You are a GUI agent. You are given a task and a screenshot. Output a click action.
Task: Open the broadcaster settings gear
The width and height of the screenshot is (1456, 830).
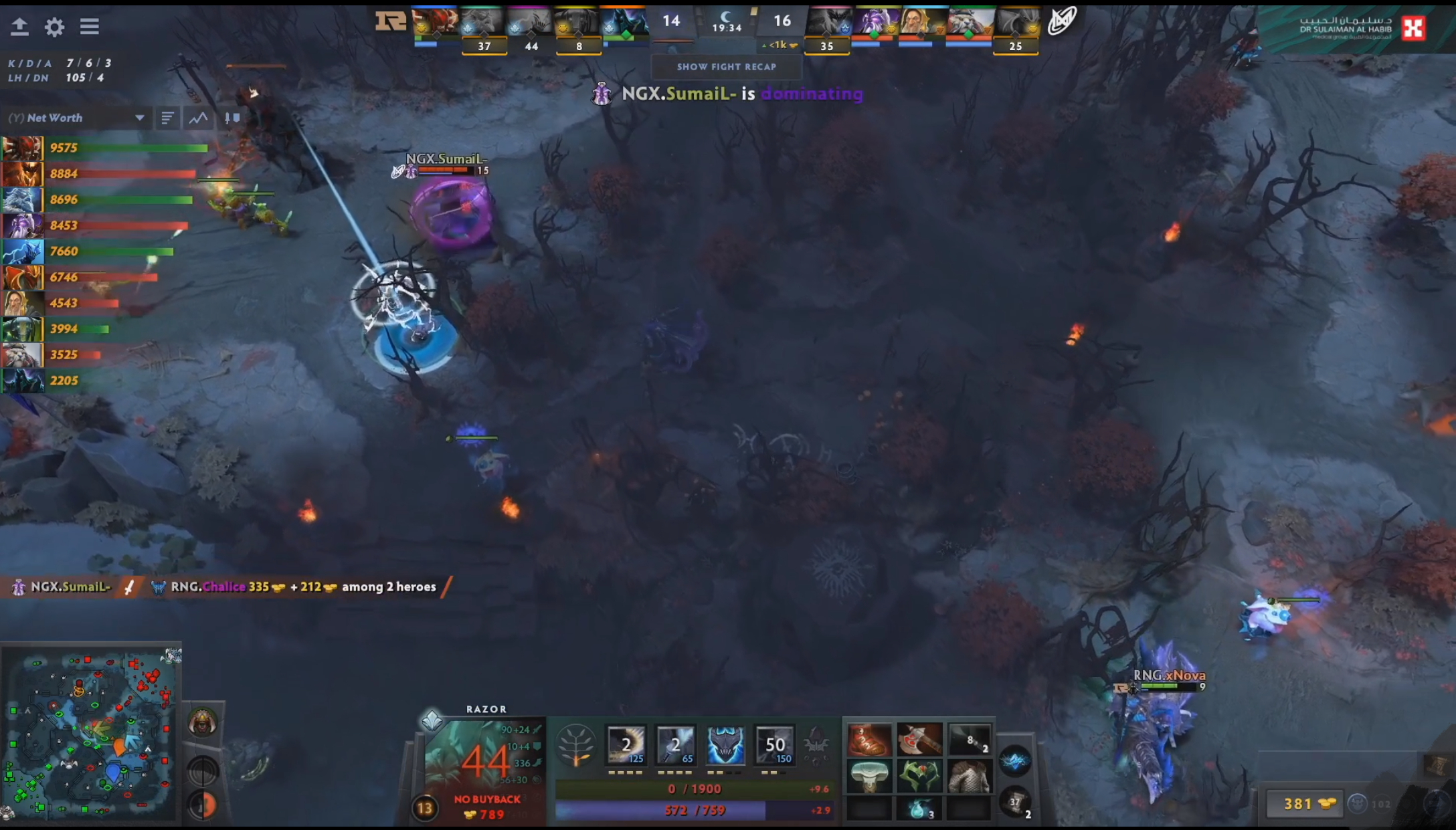55,27
